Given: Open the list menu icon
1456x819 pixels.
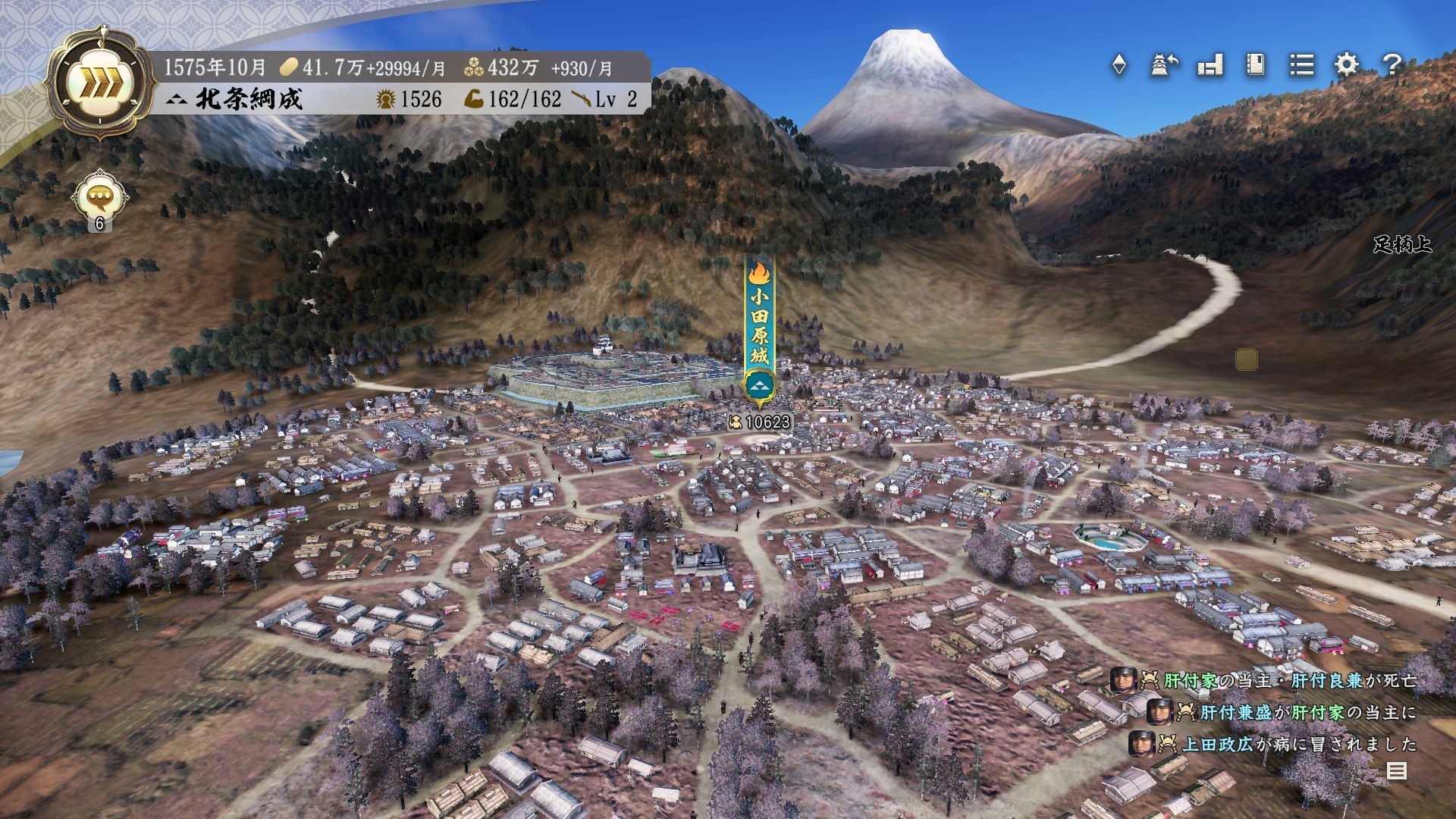Looking at the screenshot, I should (x=1301, y=65).
